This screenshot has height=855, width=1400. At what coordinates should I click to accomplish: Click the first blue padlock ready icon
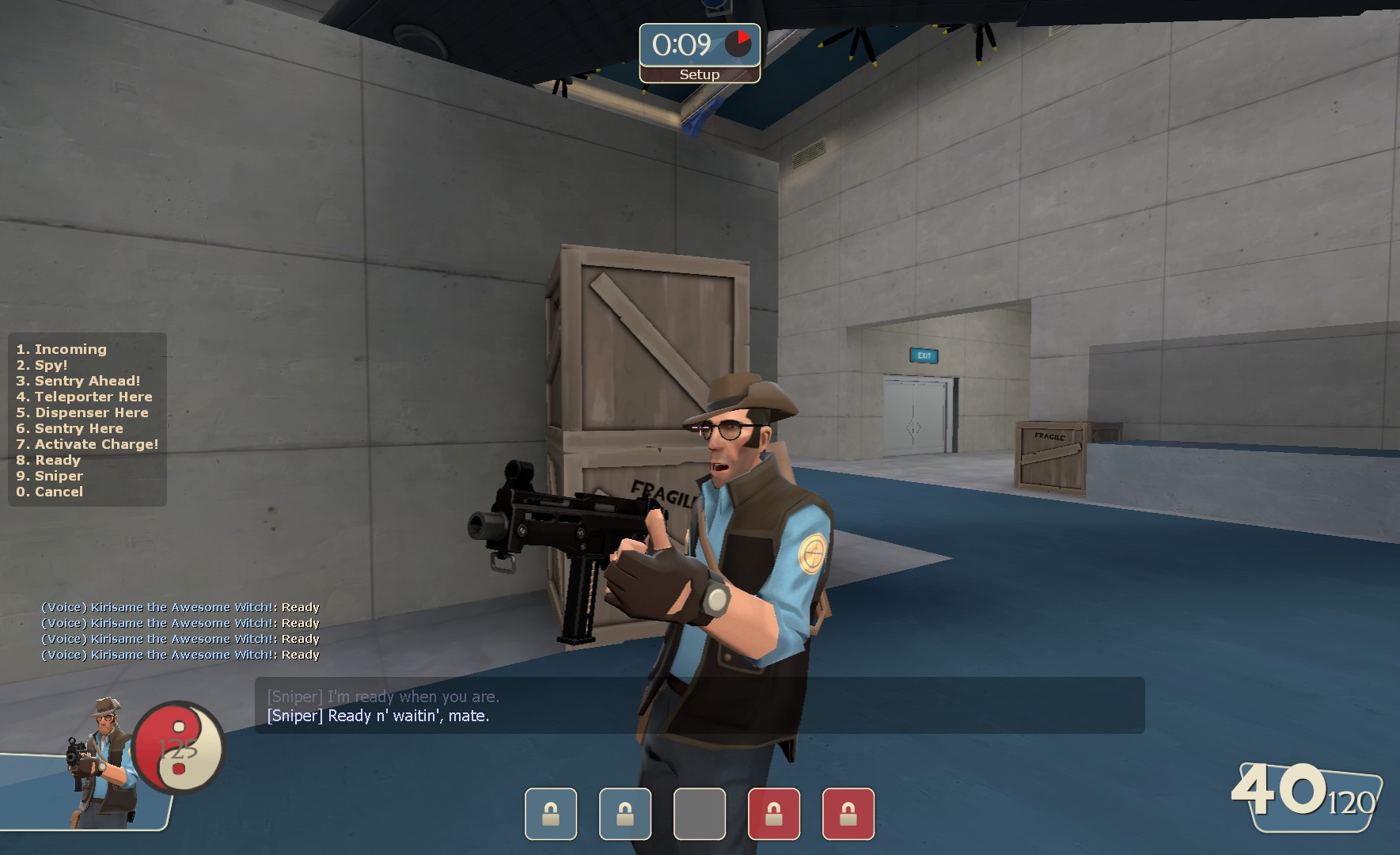click(552, 815)
